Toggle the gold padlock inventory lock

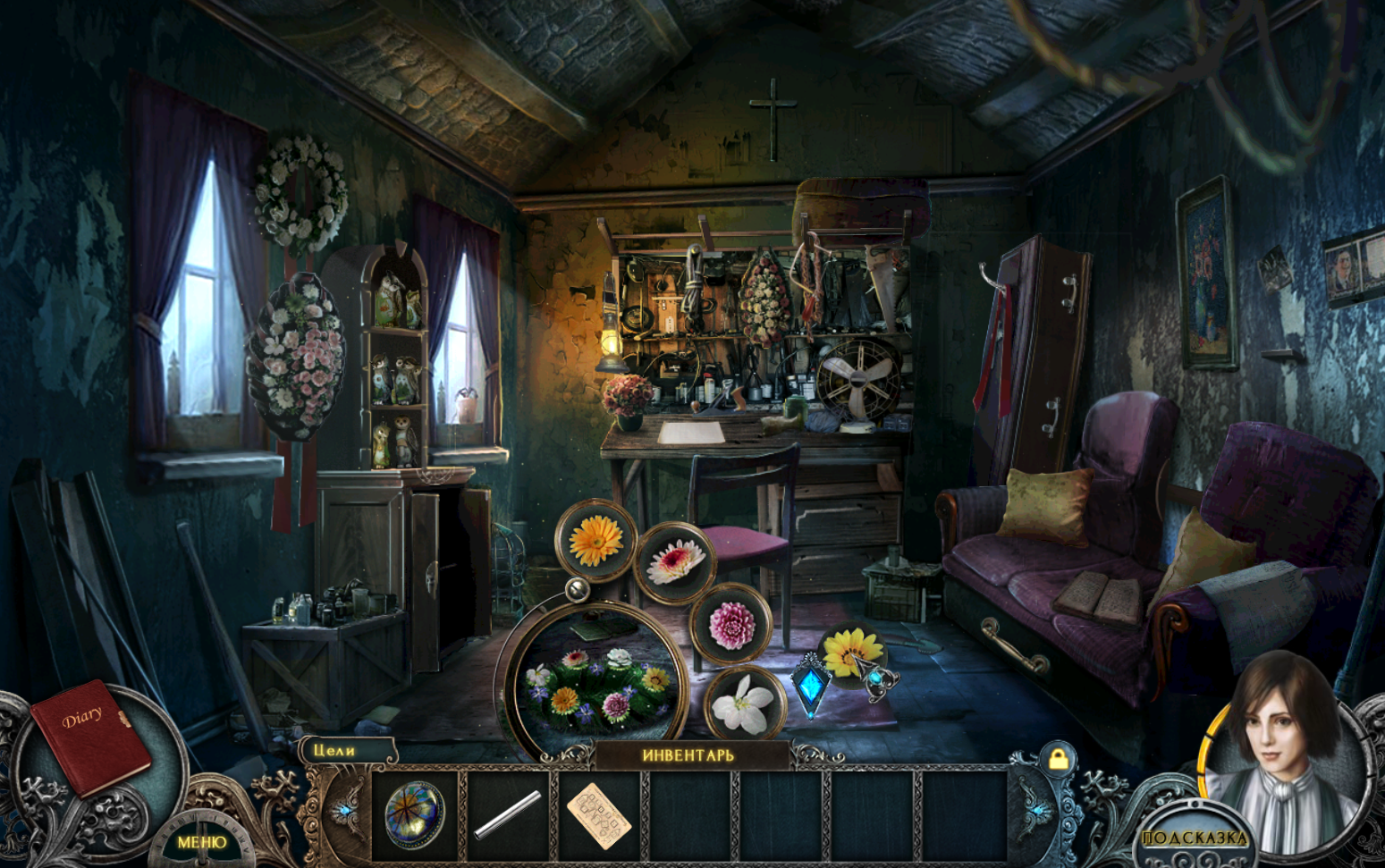click(1058, 759)
